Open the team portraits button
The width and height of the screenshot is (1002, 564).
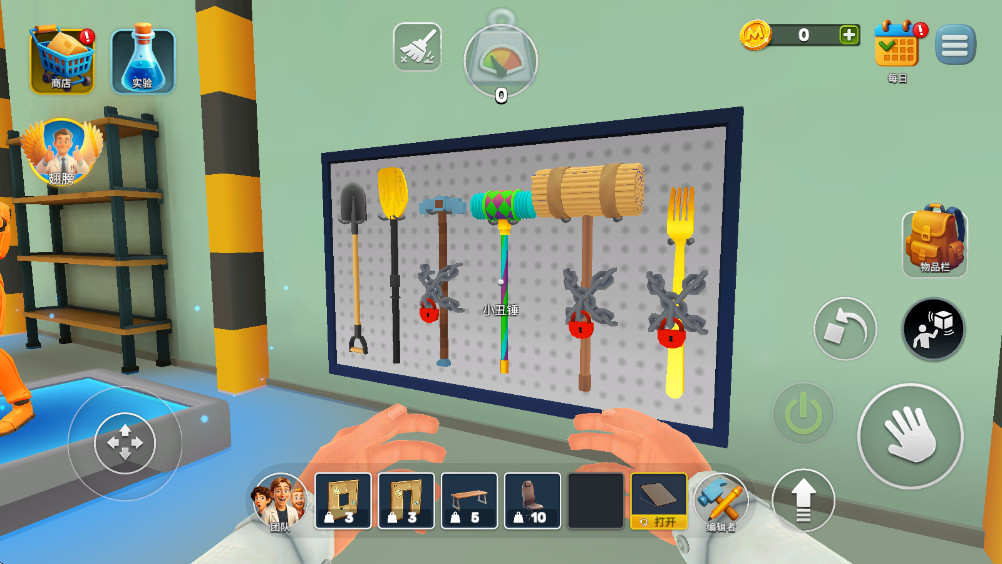pyautogui.click(x=279, y=500)
